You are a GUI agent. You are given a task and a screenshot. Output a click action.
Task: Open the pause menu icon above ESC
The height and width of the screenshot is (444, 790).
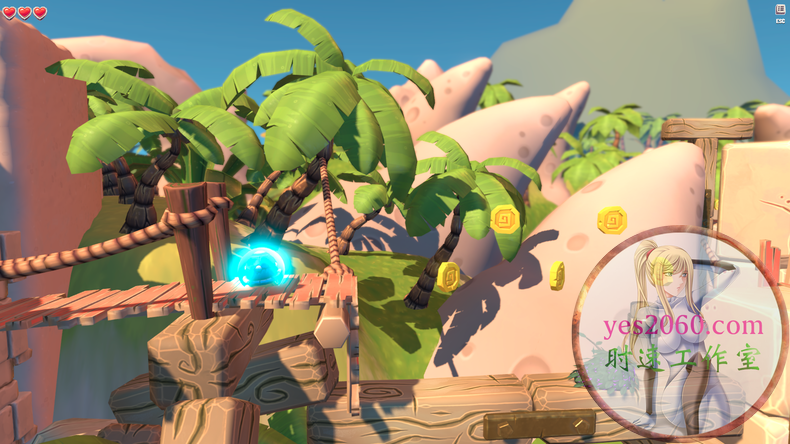(x=780, y=9)
